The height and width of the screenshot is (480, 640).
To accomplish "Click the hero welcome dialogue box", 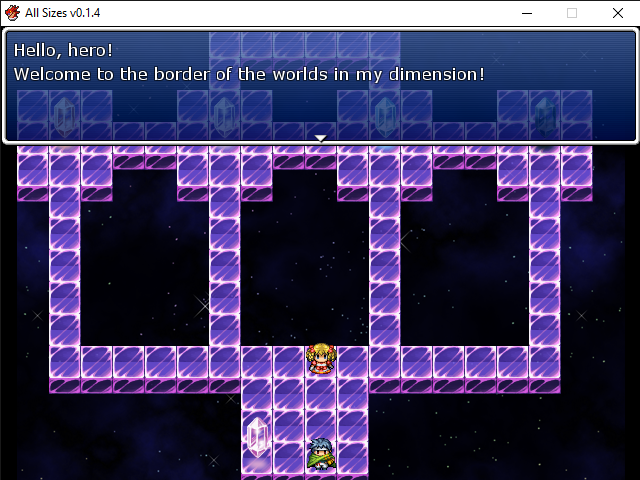I will pos(320,86).
